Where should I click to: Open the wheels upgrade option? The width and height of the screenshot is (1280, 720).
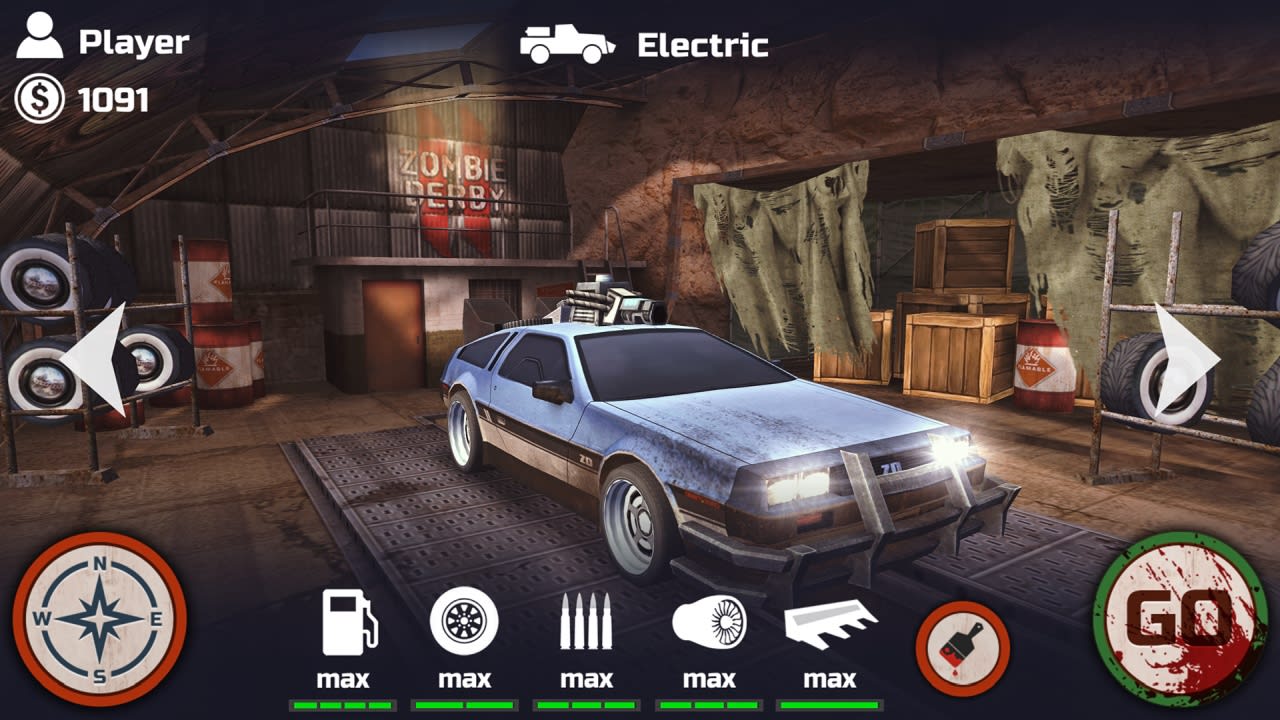(465, 620)
